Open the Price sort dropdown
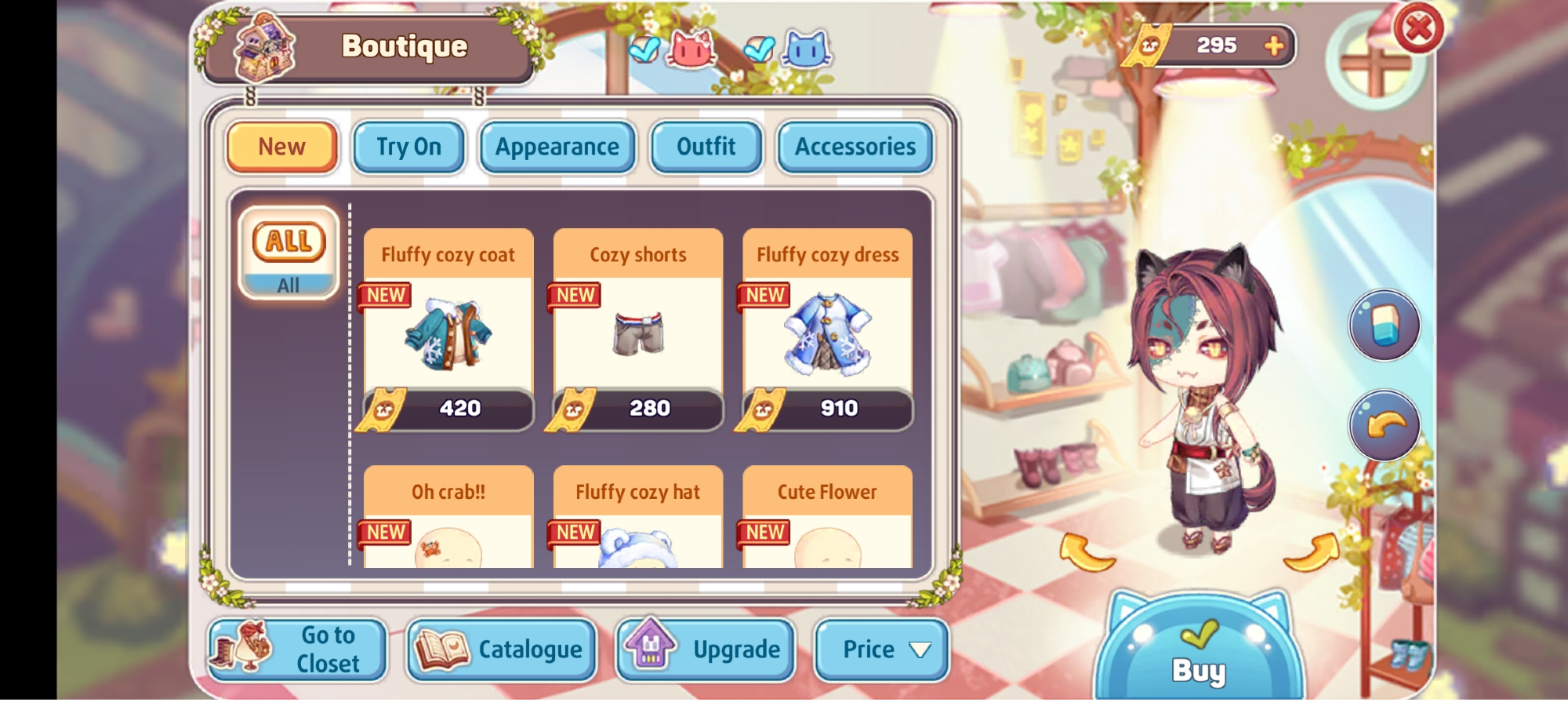This screenshot has height=706, width=1568. (x=882, y=650)
